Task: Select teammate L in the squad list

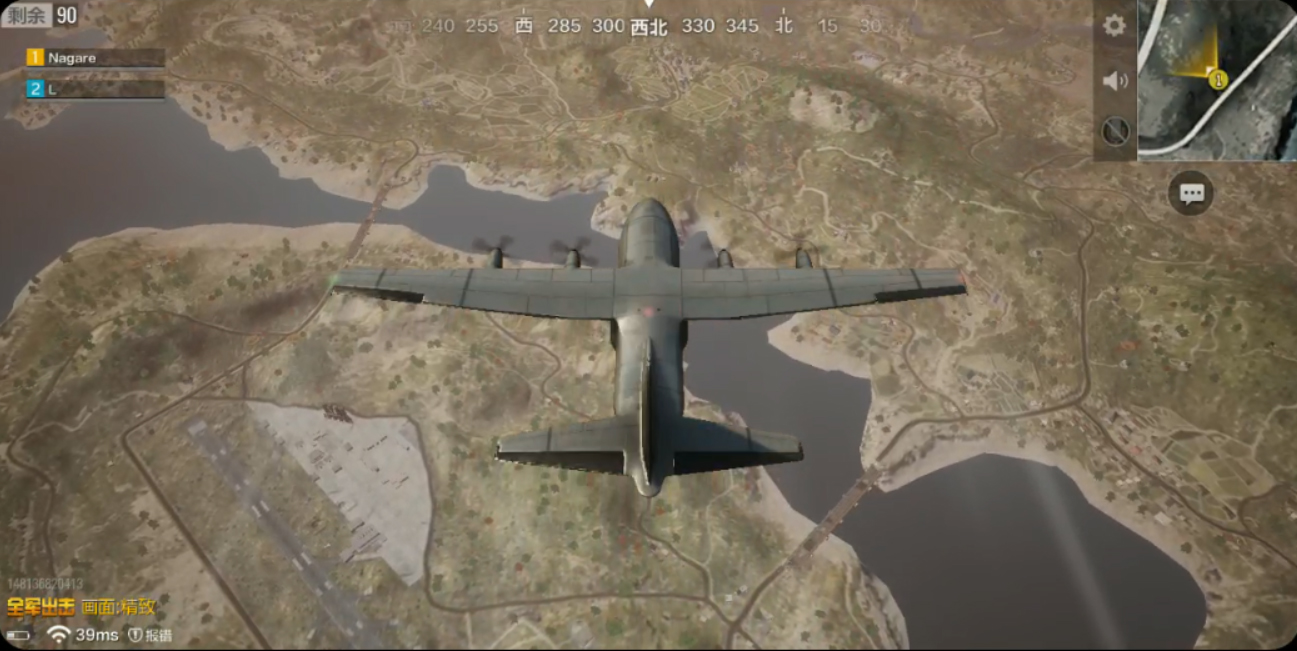Action: (x=95, y=89)
